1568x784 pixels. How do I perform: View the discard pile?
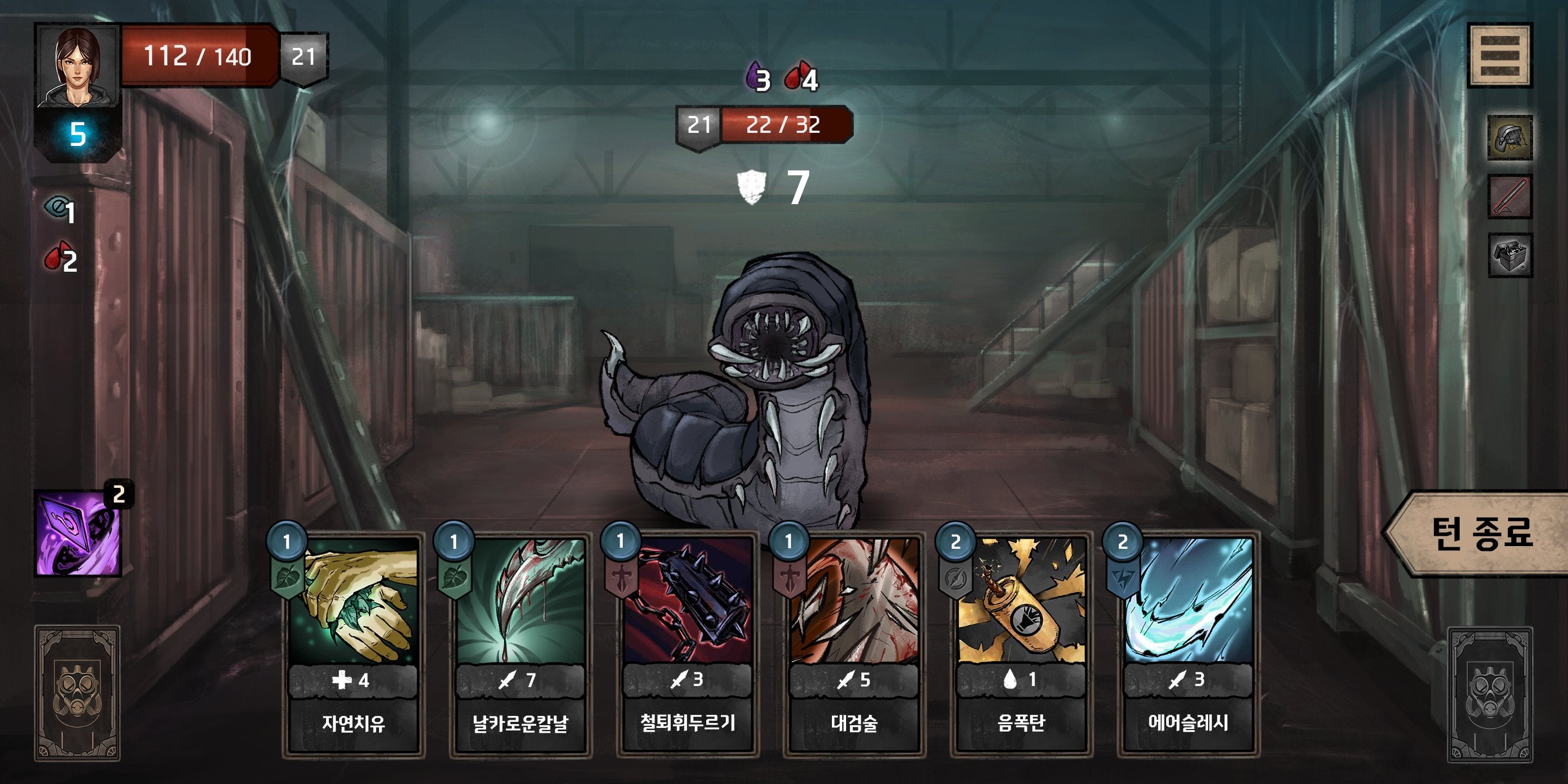pos(1489,695)
